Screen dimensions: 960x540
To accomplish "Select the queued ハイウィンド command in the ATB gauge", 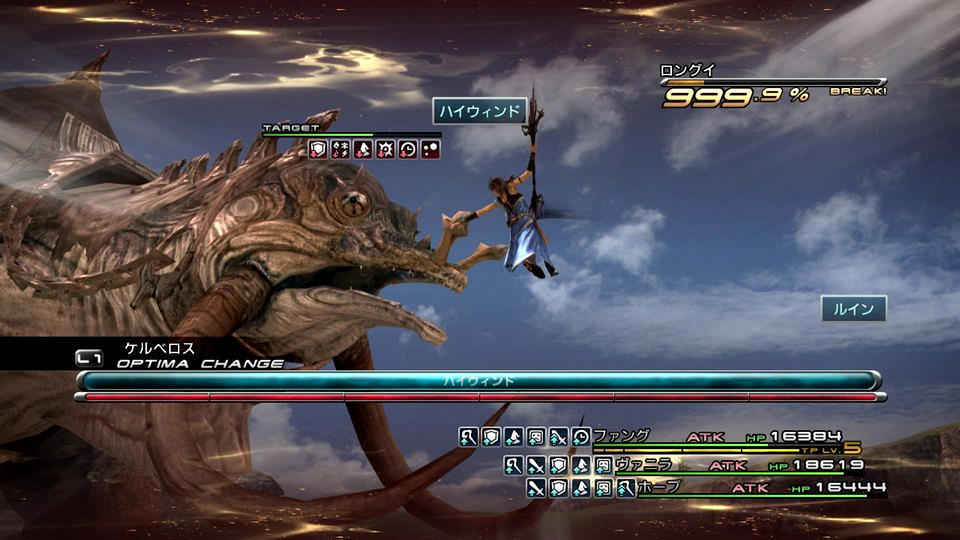I will click(x=479, y=381).
